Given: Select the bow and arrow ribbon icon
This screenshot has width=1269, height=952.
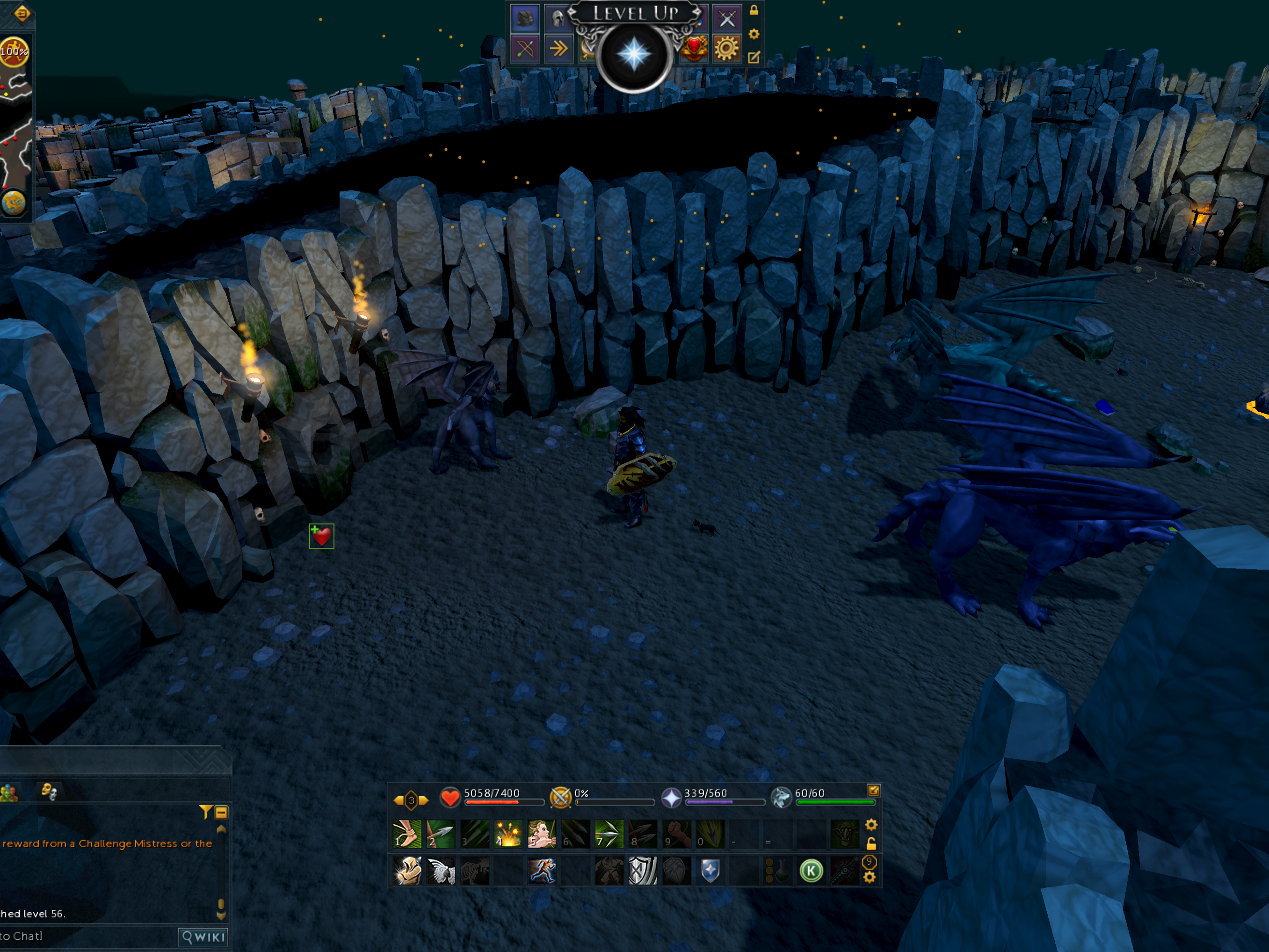Looking at the screenshot, I should 525,49.
